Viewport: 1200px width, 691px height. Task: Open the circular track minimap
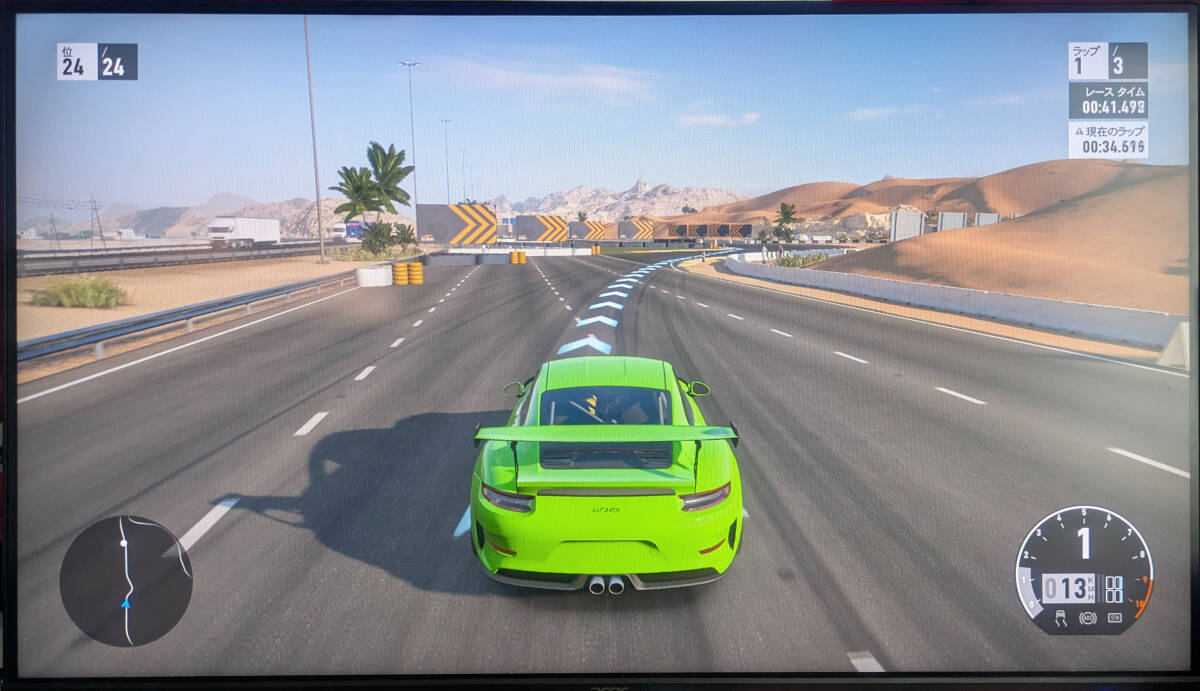[x=126, y=580]
